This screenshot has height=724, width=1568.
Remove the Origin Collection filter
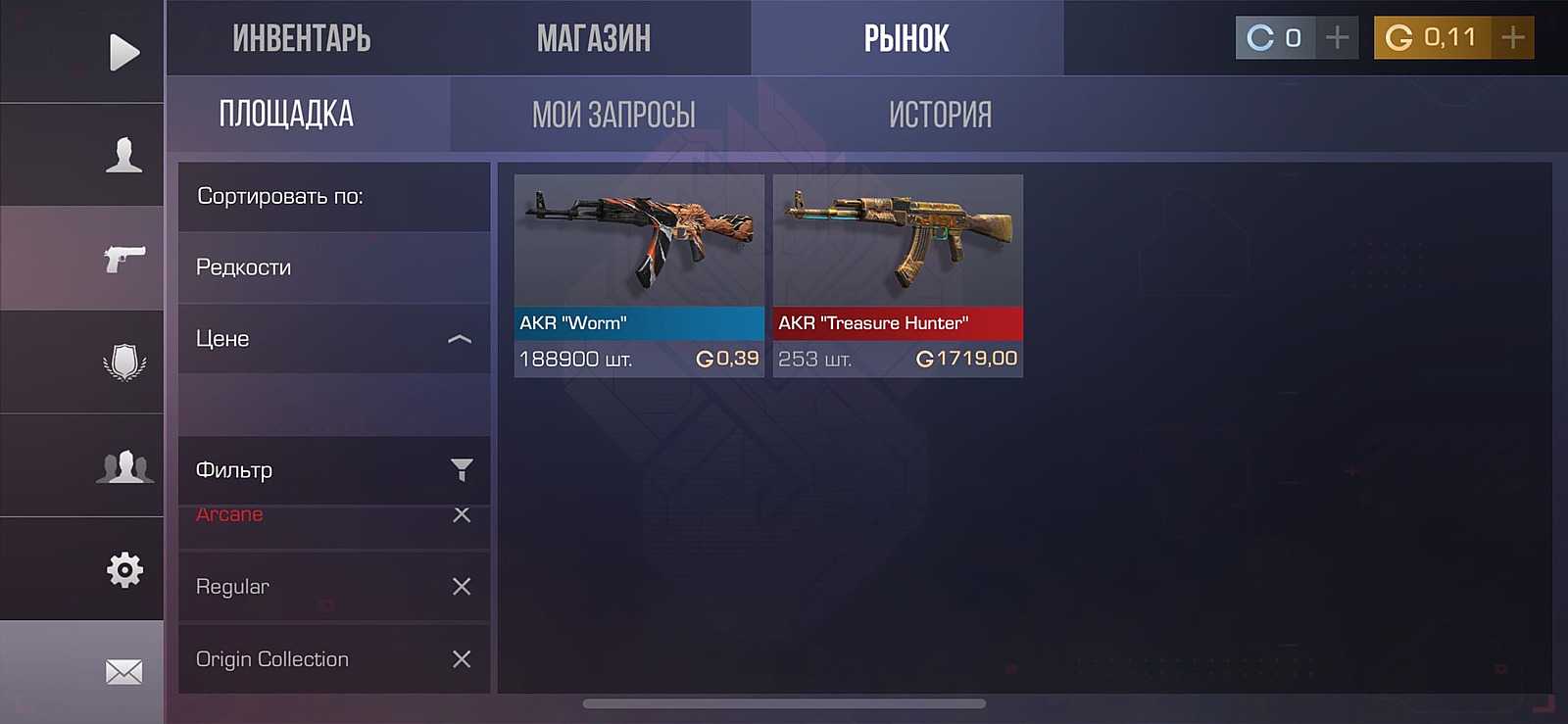pos(462,659)
